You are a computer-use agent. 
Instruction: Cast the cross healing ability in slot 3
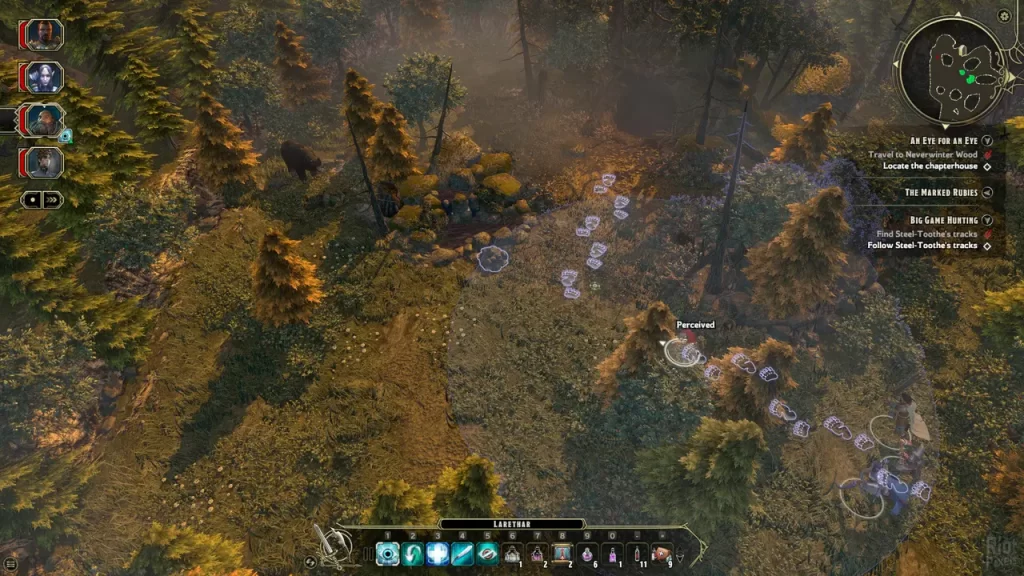coord(437,554)
